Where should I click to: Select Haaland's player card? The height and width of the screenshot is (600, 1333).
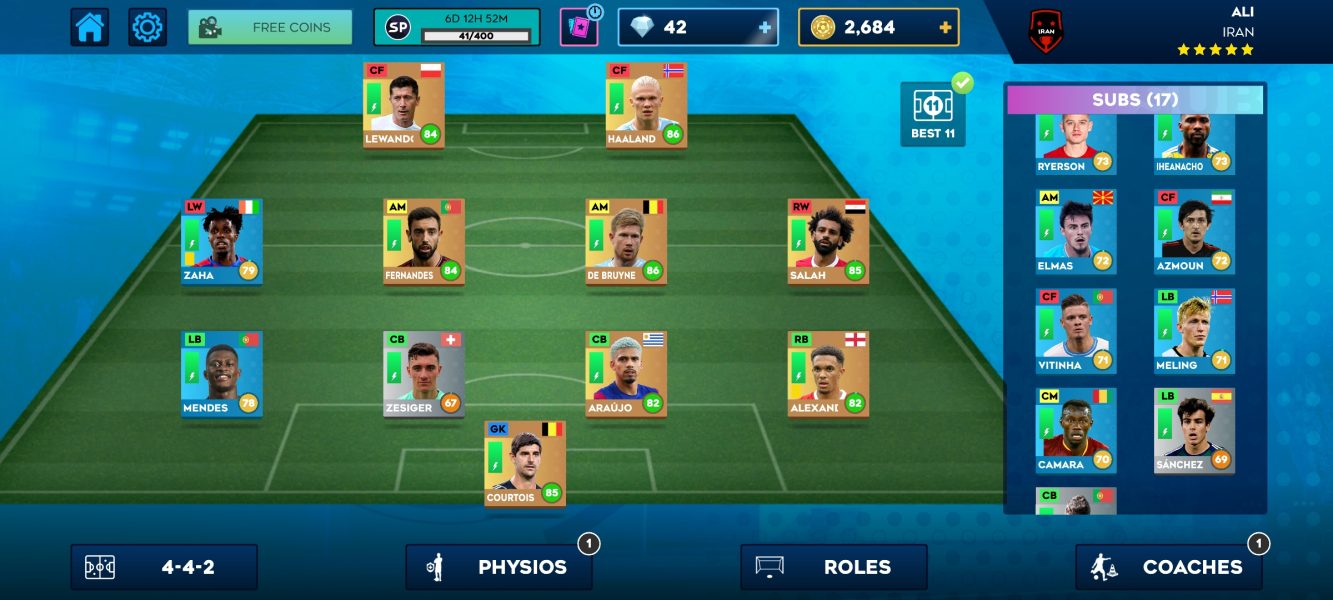646,105
